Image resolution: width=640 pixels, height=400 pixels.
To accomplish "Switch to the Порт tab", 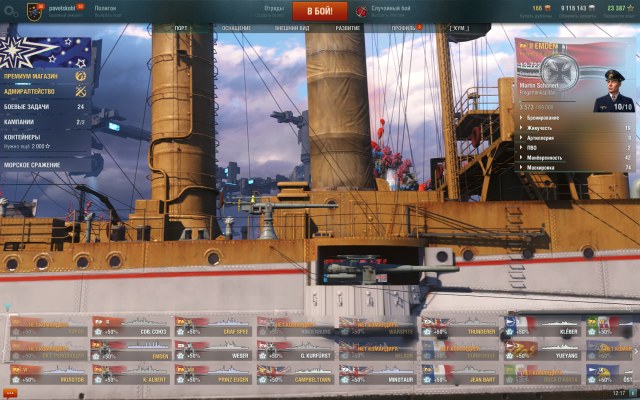I will point(181,28).
